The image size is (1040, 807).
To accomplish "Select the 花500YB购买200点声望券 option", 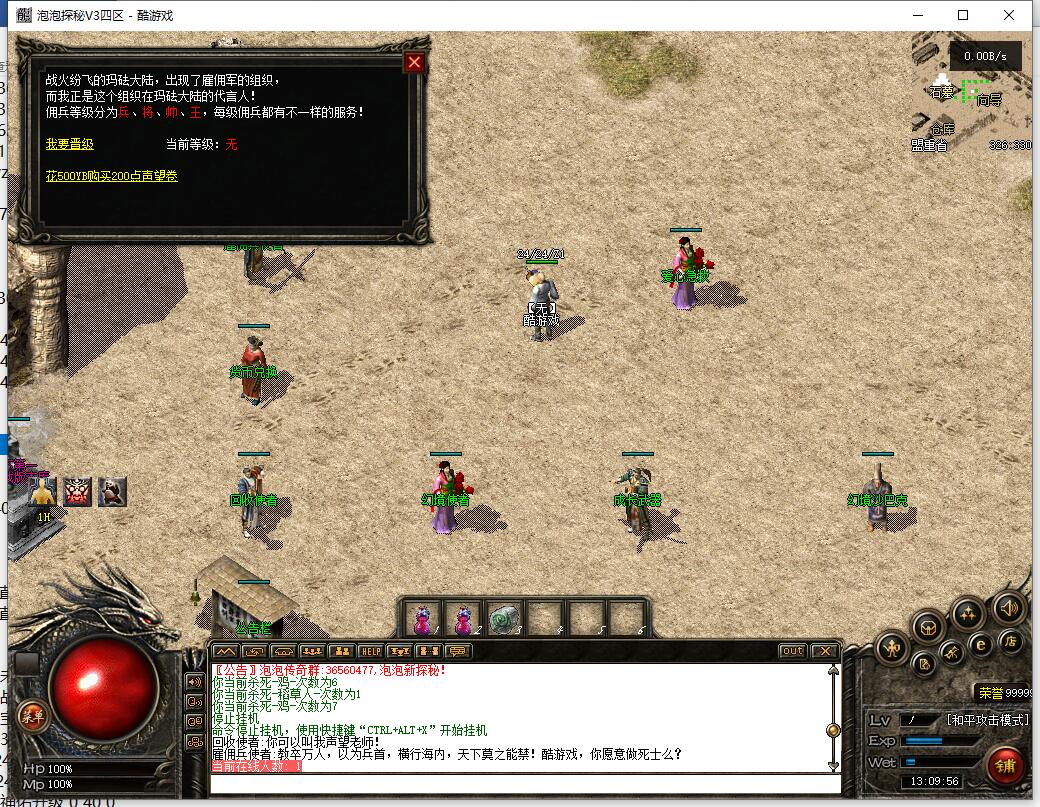I will pyautogui.click(x=111, y=176).
